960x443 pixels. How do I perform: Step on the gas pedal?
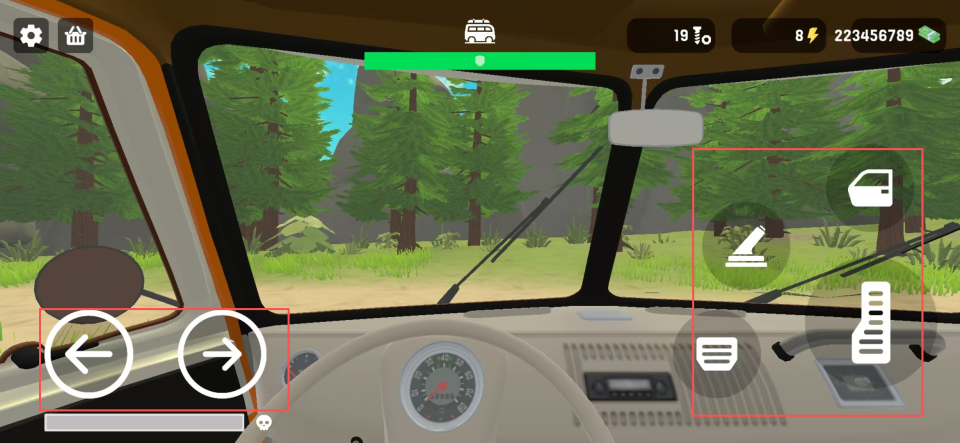[x=871, y=322]
